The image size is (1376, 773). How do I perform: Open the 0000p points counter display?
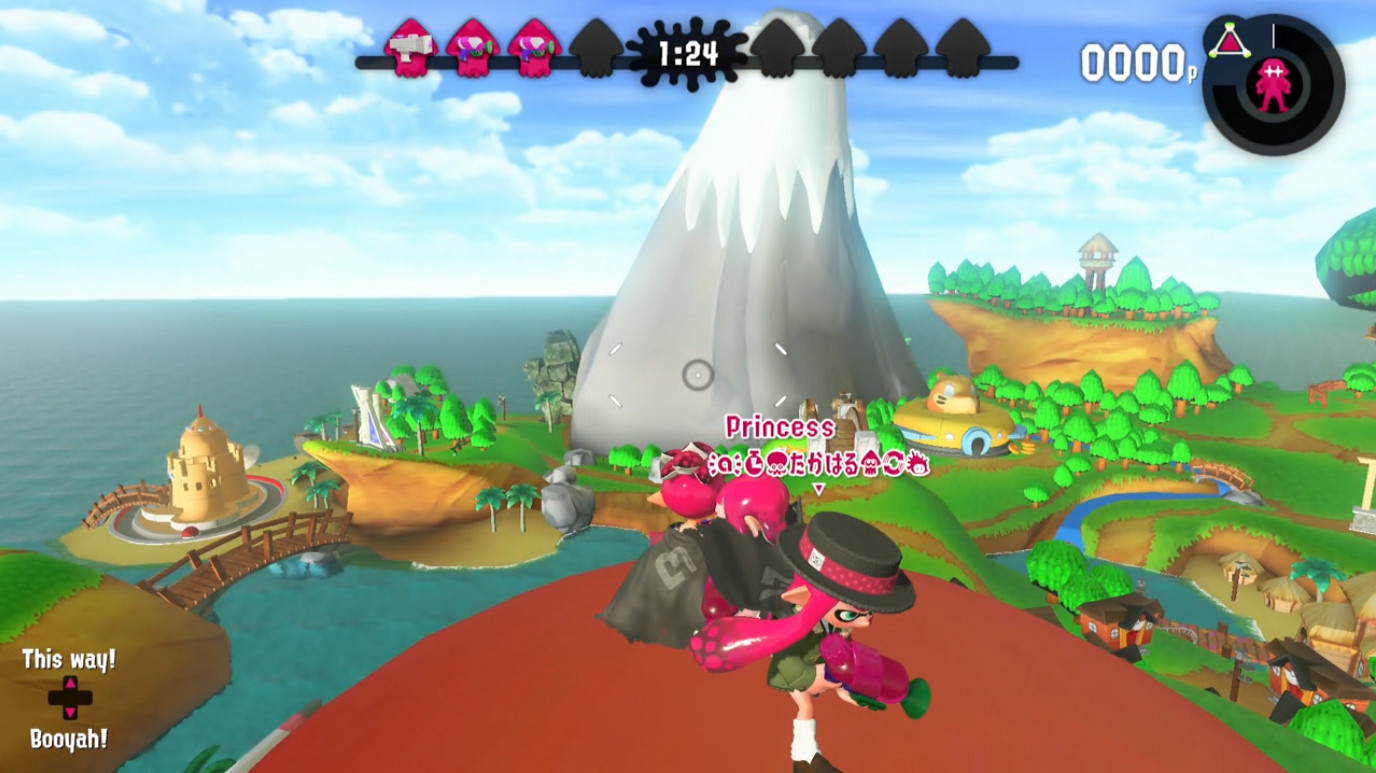tap(1135, 60)
